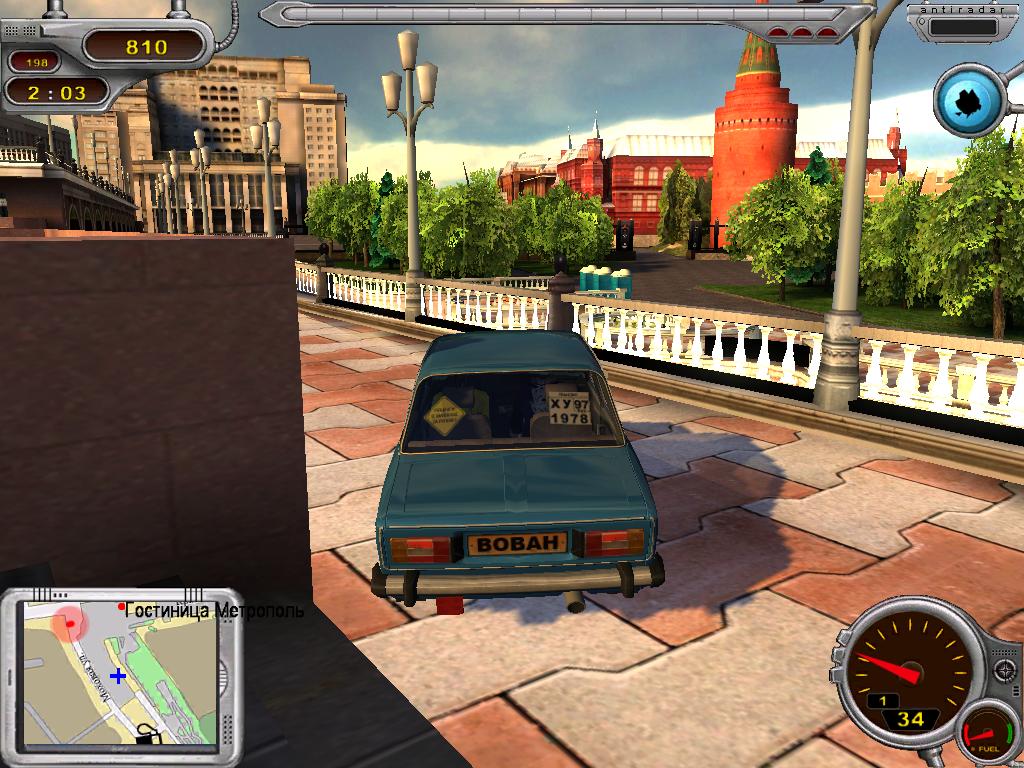This screenshot has width=1024, height=768.
Task: Select the Гостиница Метрополь destination marker
Action: 122,607
